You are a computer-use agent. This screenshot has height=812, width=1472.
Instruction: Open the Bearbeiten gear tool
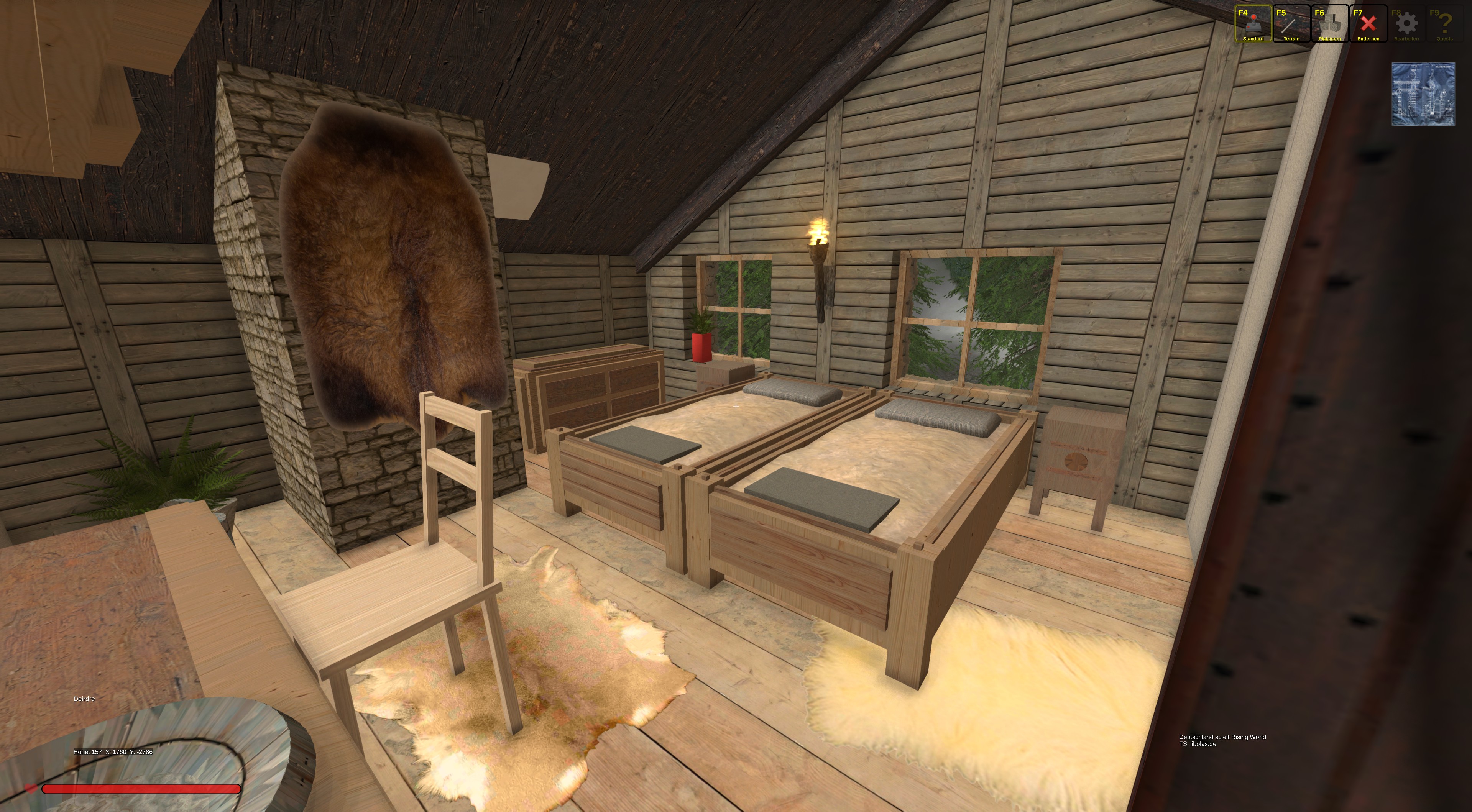pos(1406,24)
